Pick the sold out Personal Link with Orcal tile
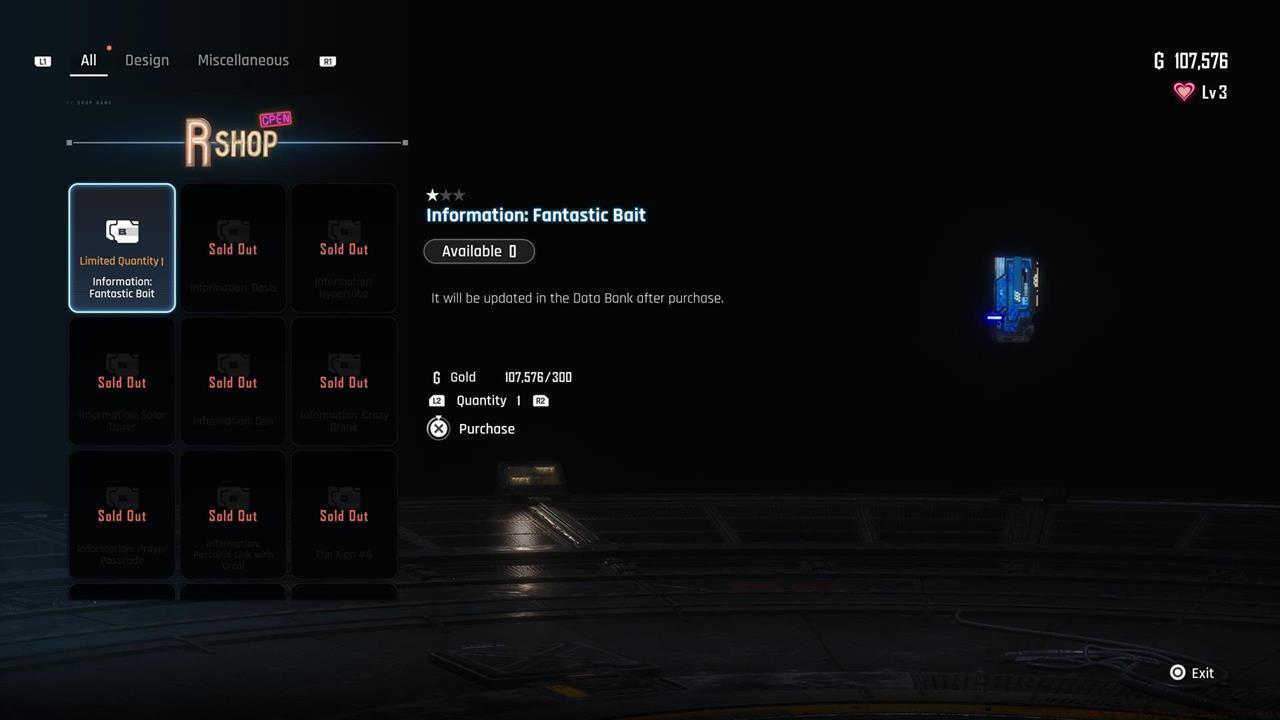This screenshot has height=720, width=1280. point(233,515)
